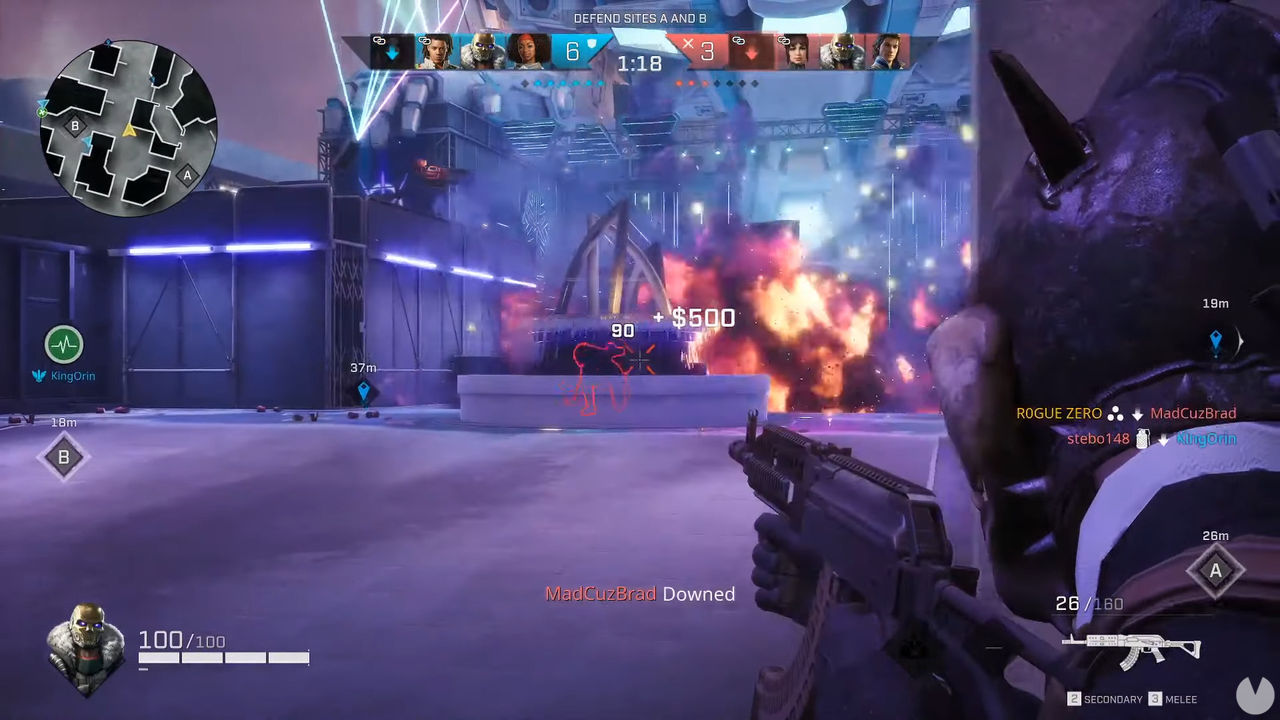
Task: Click the green revive icon above KingOrin
Action: [x=63, y=346]
